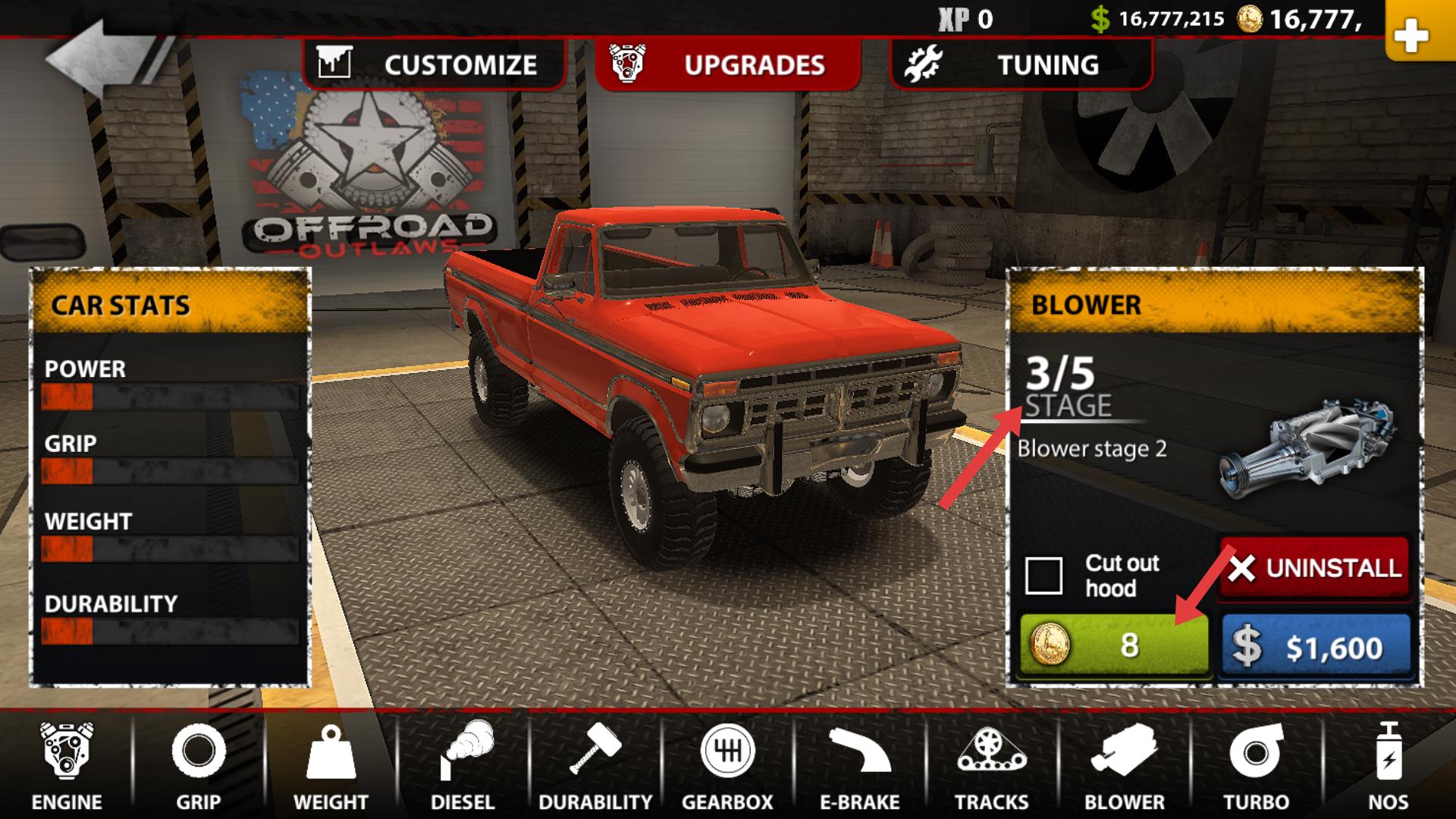Purchase blower upgrade for $1,600
The image size is (1456, 819).
pos(1316,647)
